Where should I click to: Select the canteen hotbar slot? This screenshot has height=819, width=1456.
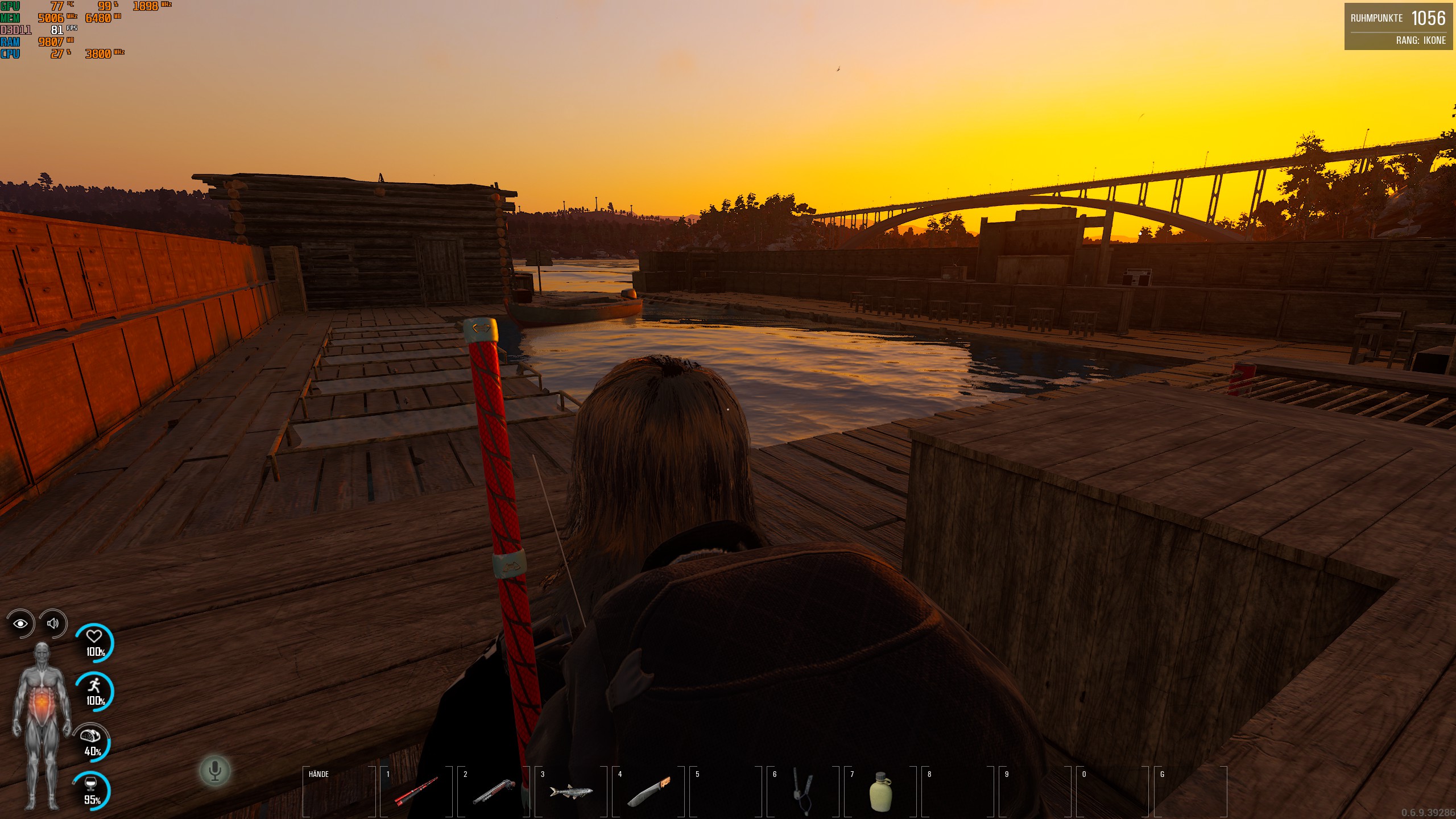coord(880,791)
